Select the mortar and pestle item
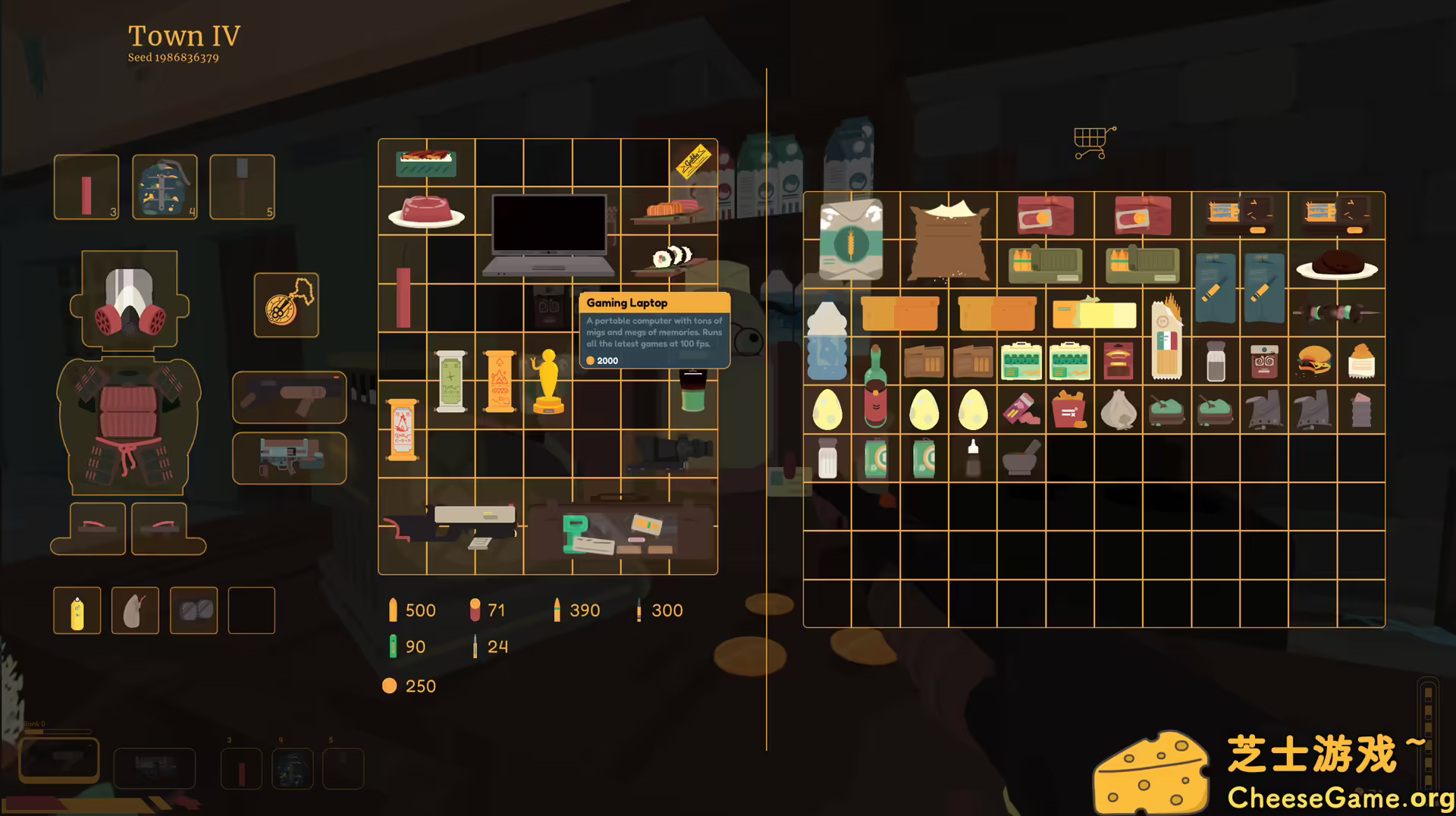 pyautogui.click(x=1020, y=457)
